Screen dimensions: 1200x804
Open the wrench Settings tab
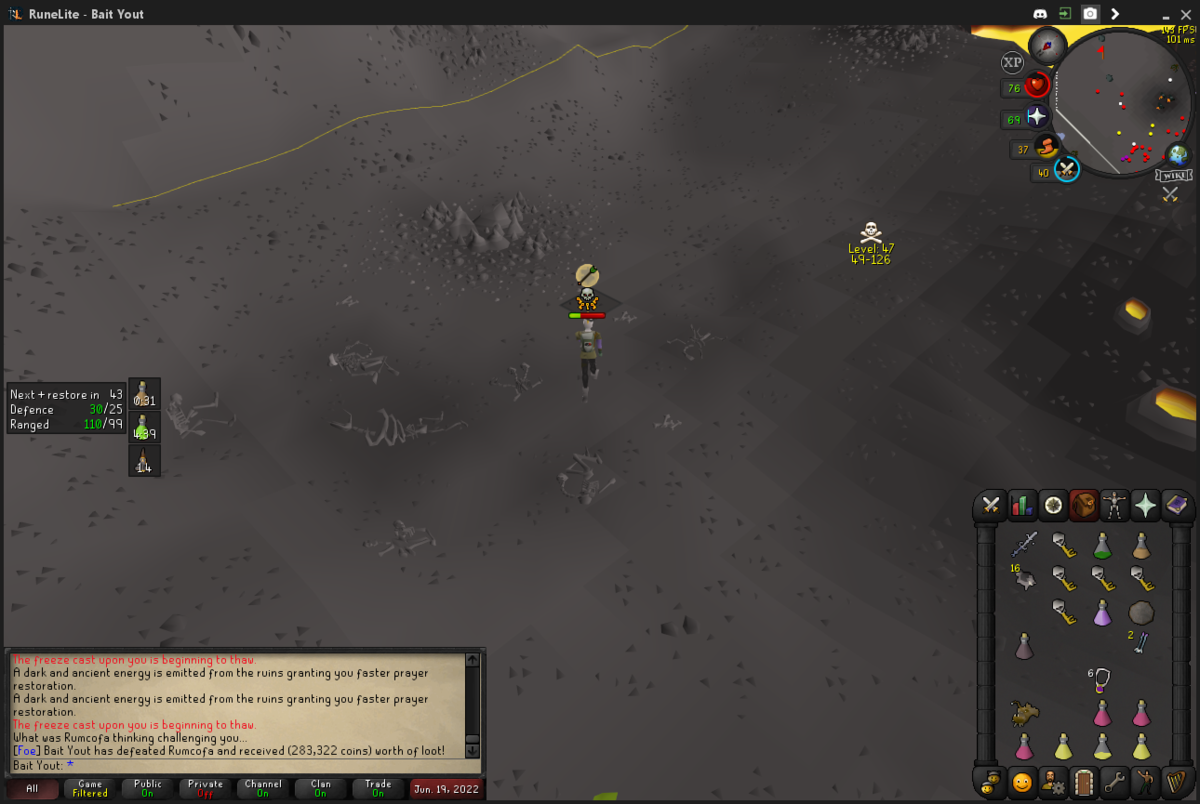point(1115,781)
